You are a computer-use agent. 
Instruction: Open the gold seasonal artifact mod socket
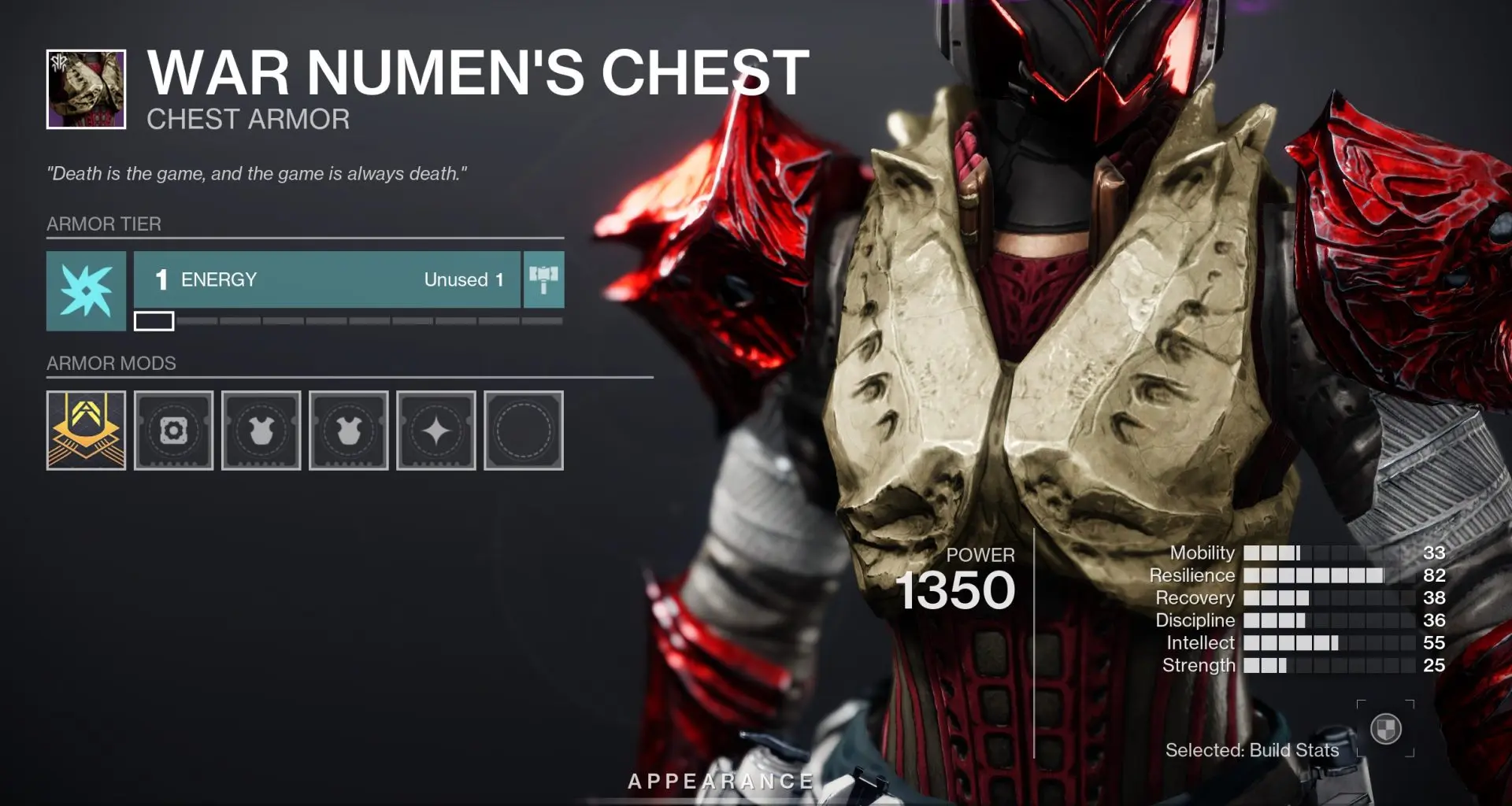(85, 431)
